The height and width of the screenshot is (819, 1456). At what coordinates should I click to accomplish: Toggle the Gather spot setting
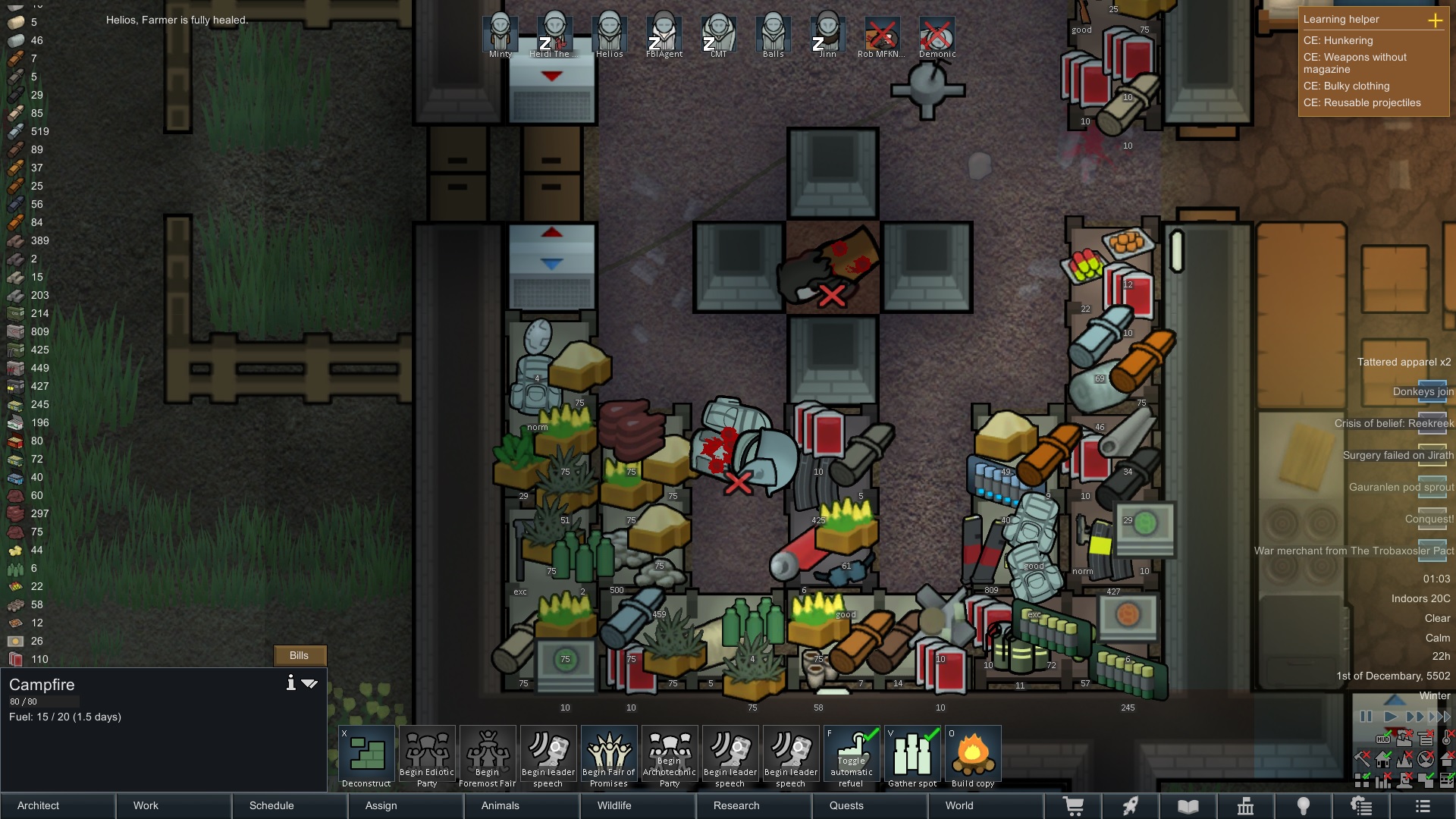[912, 757]
